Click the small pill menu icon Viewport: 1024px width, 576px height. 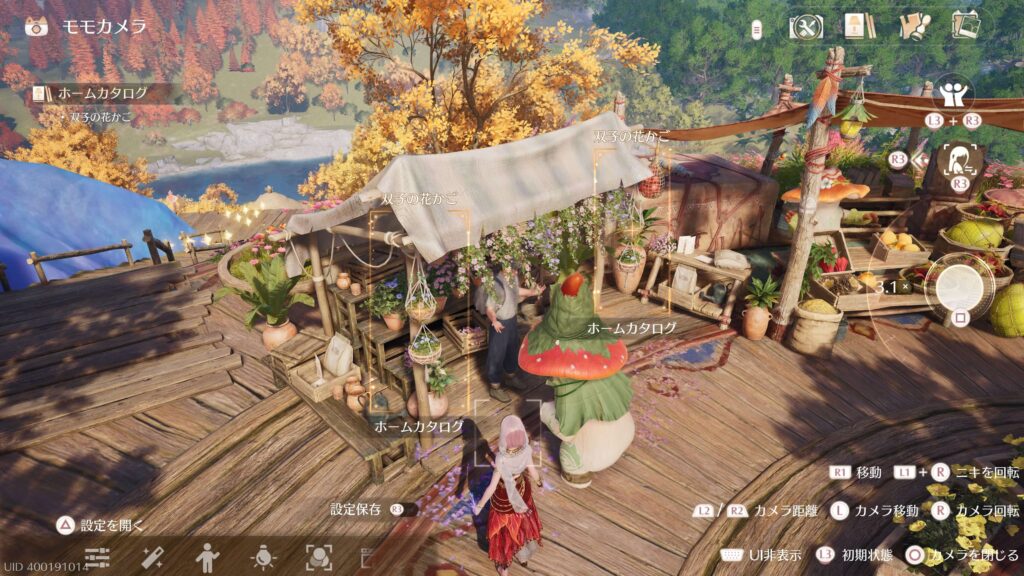pyautogui.click(x=757, y=29)
